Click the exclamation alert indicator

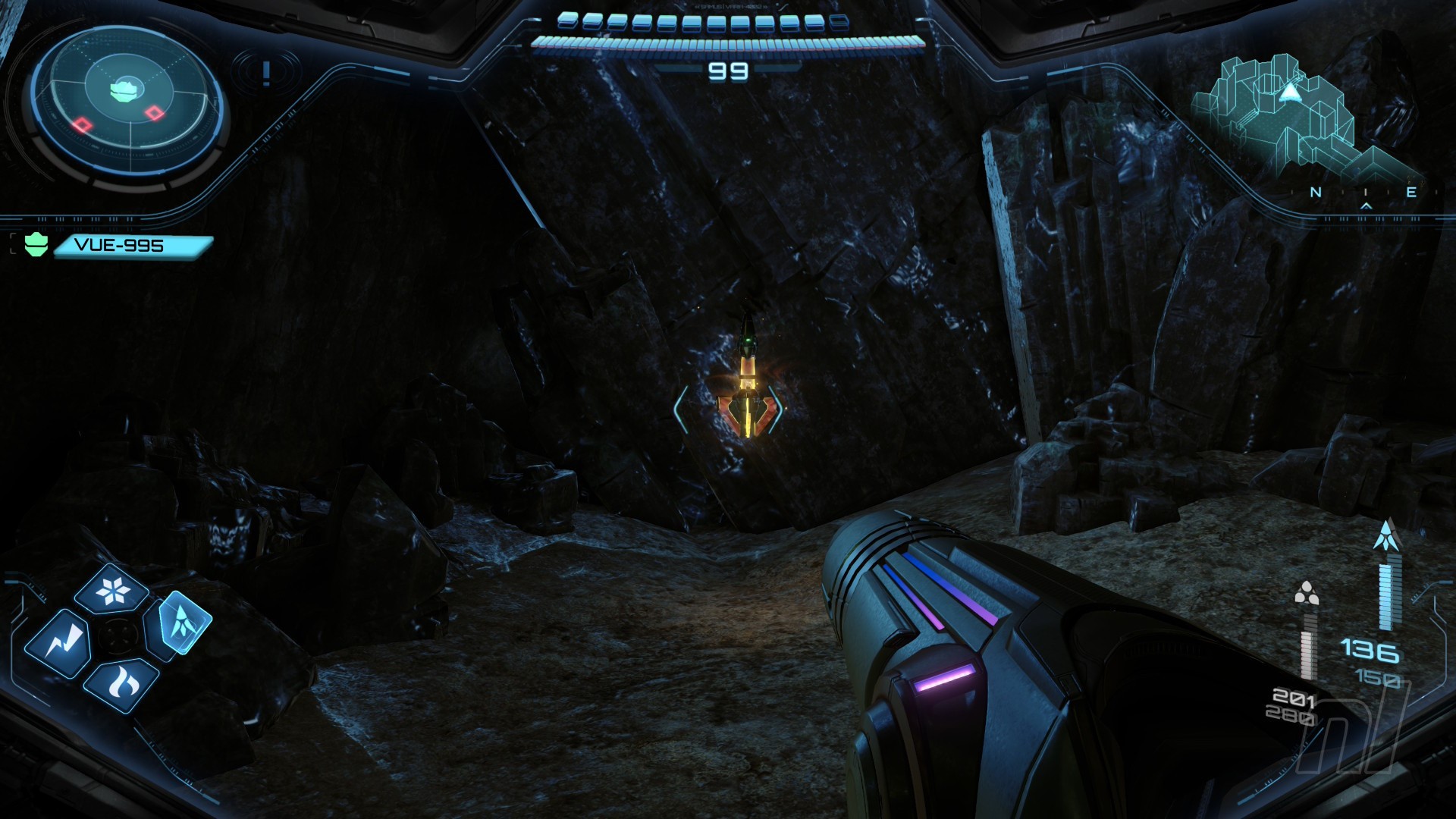click(265, 74)
